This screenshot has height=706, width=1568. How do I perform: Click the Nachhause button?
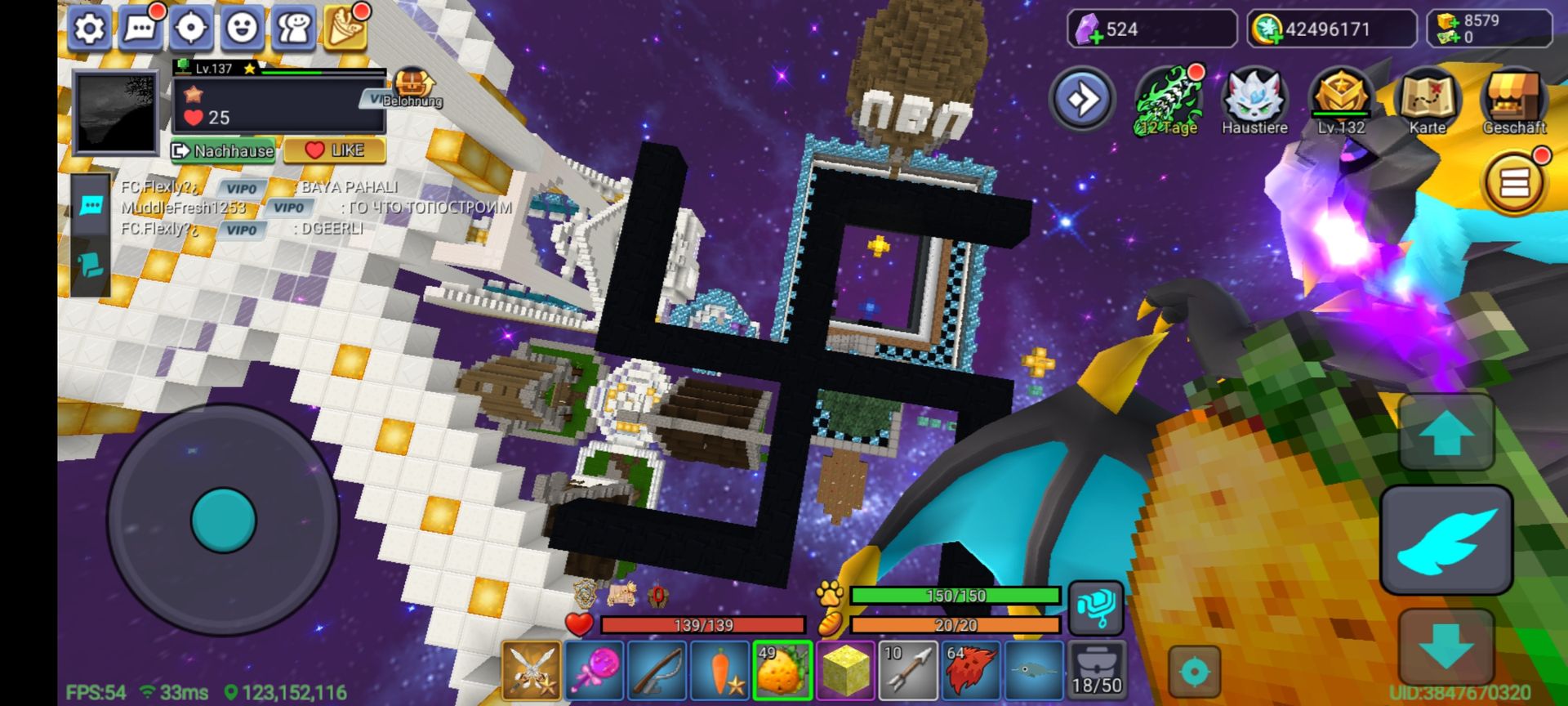pos(223,150)
